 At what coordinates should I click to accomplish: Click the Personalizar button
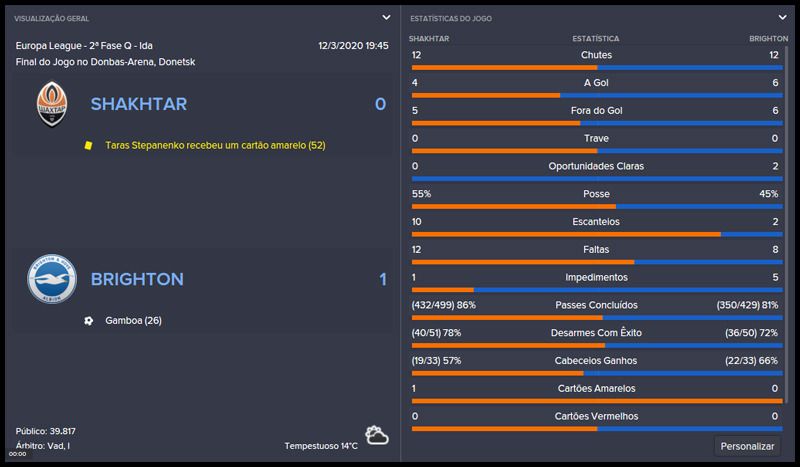(748, 446)
